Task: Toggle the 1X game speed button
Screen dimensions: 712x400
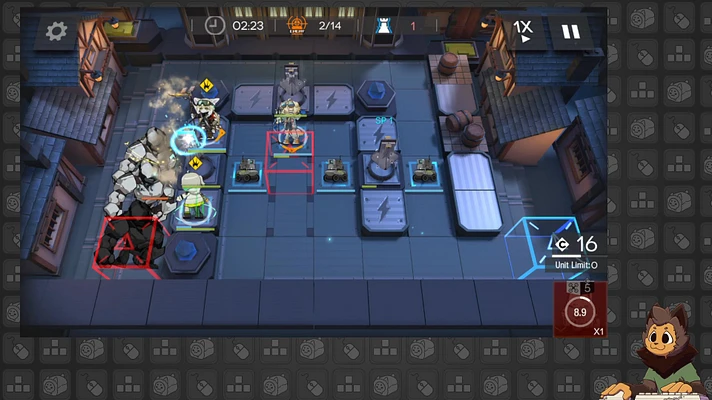Action: pyautogui.click(x=523, y=31)
